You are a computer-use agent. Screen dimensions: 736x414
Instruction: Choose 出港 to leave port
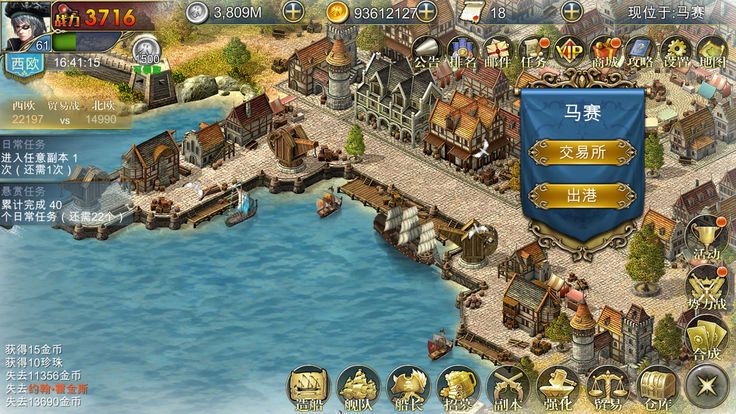[582, 195]
